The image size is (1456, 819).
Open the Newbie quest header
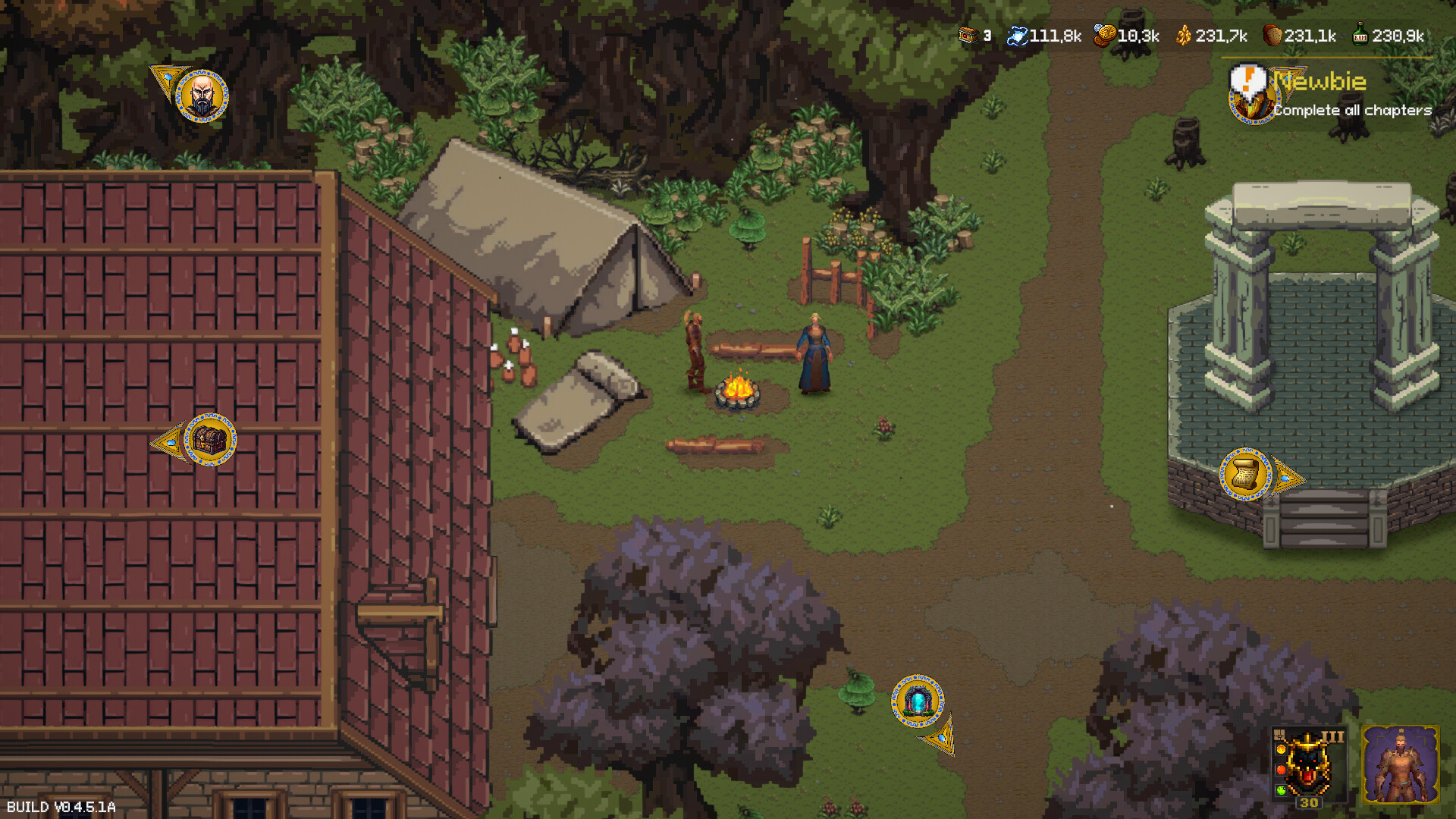click(x=1318, y=81)
